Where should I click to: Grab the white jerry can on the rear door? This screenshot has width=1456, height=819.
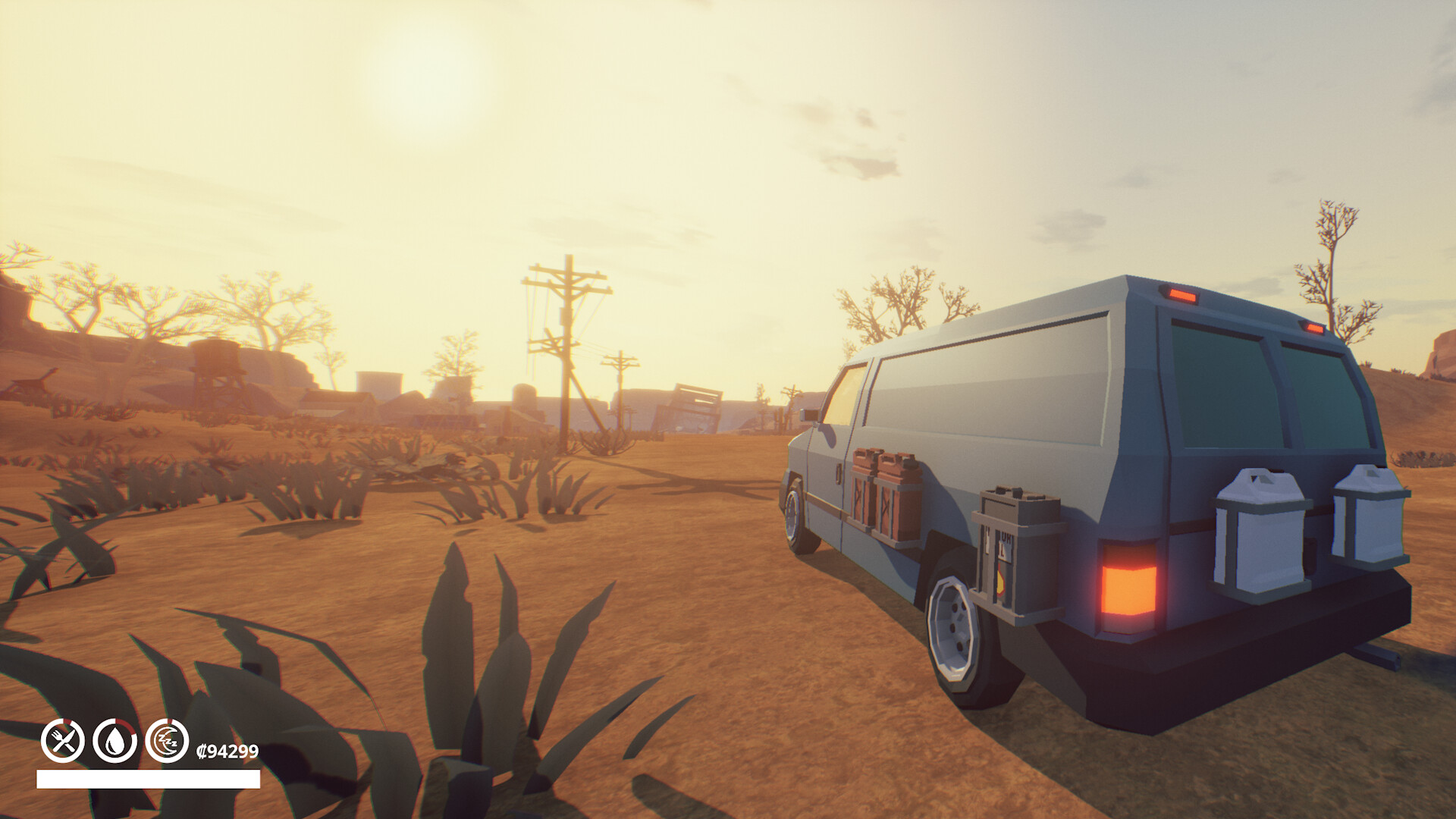click(x=1260, y=535)
